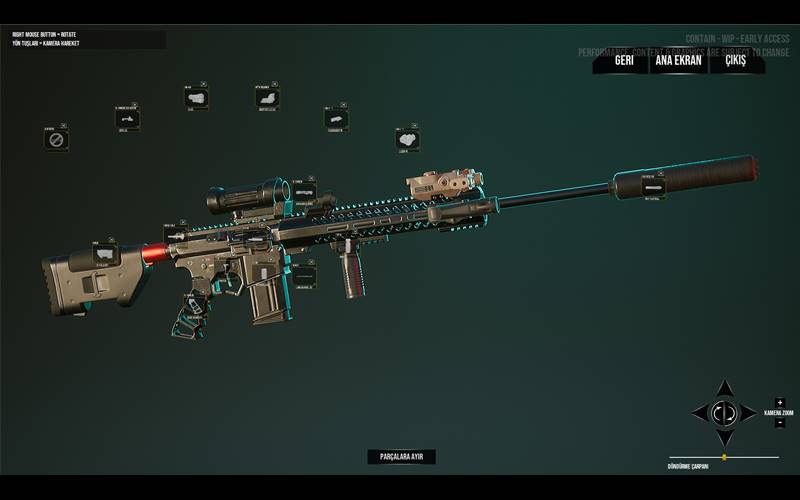
Task: Click the camera up arrow
Action: (725, 388)
